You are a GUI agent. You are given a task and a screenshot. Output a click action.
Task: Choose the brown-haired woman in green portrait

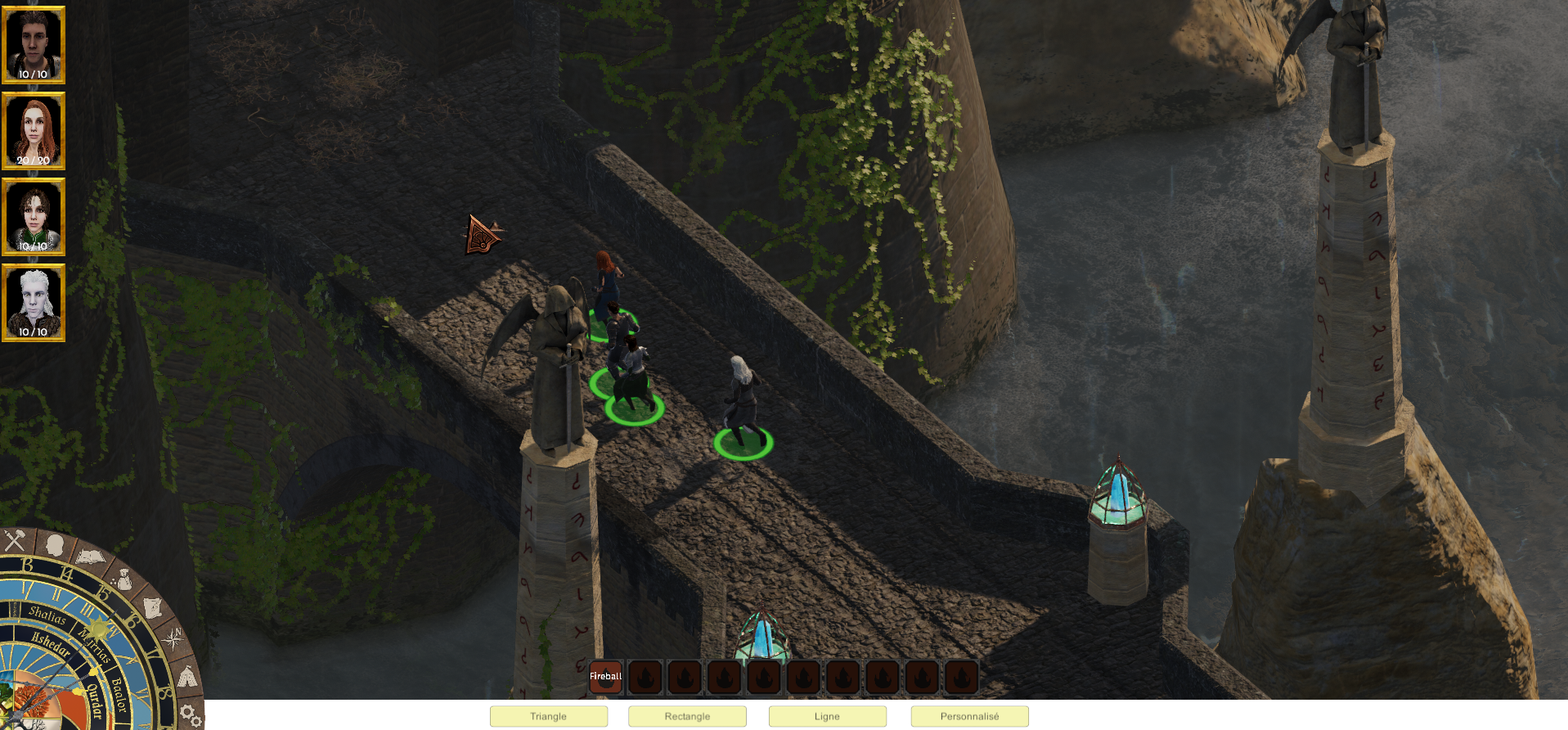[x=34, y=217]
